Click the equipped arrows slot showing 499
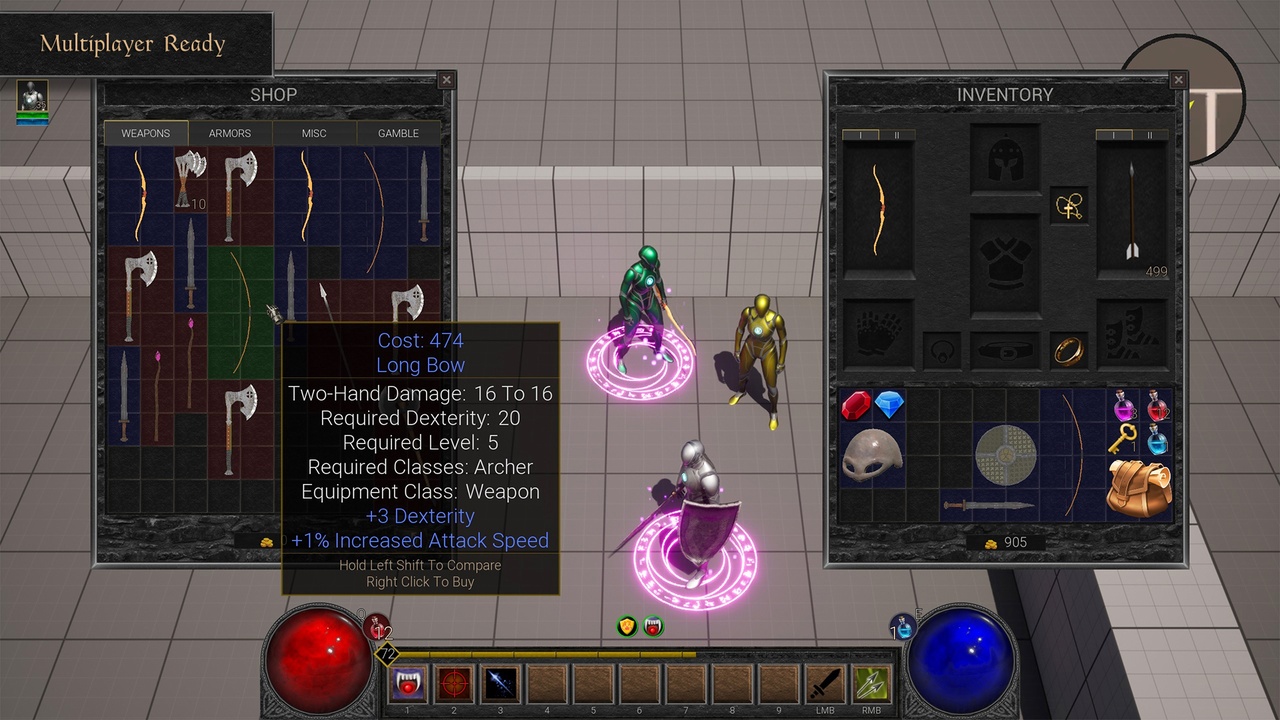This screenshot has height=720, width=1280. pos(1131,209)
